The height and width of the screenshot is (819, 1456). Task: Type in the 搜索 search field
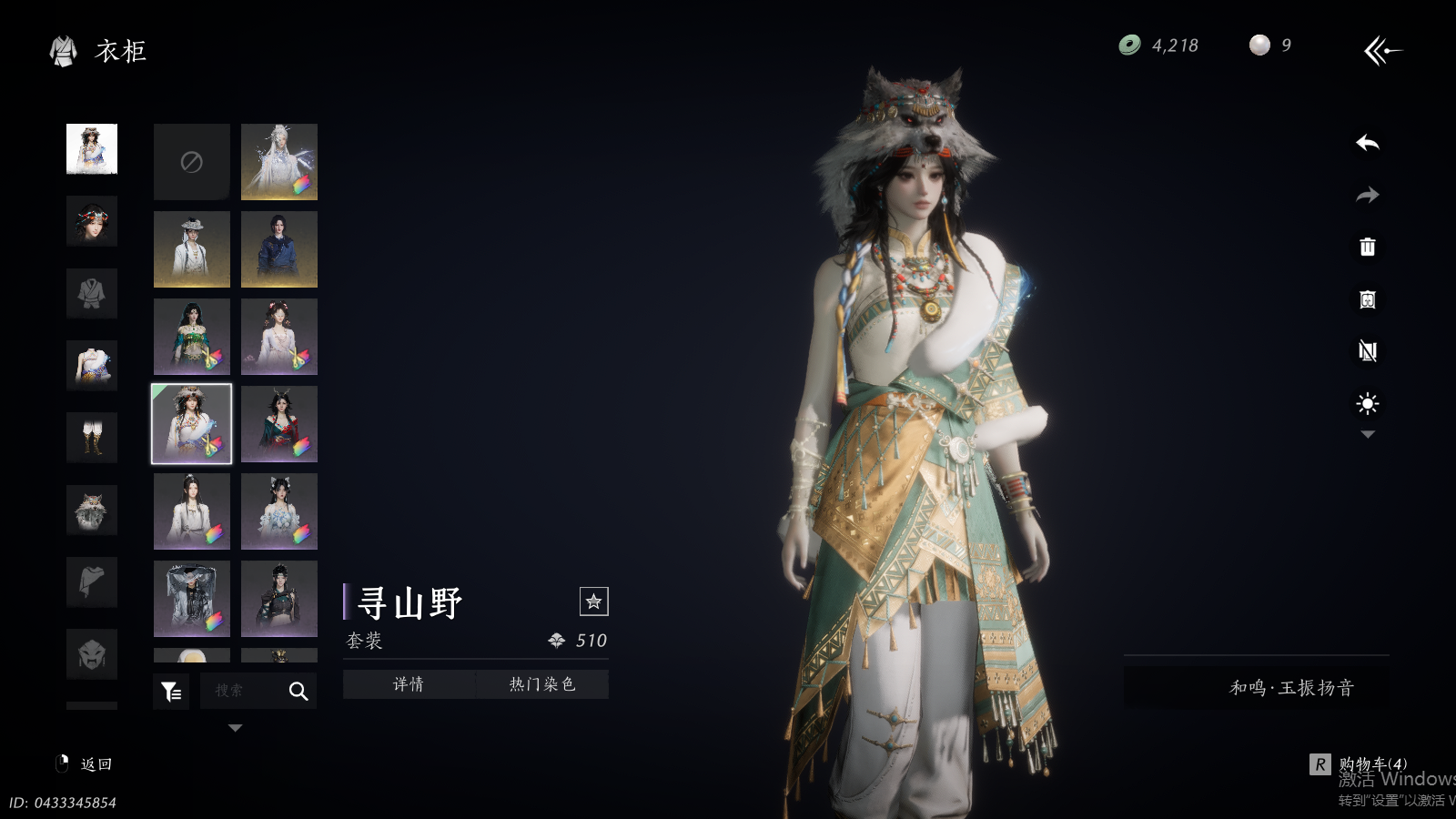pyautogui.click(x=238, y=692)
